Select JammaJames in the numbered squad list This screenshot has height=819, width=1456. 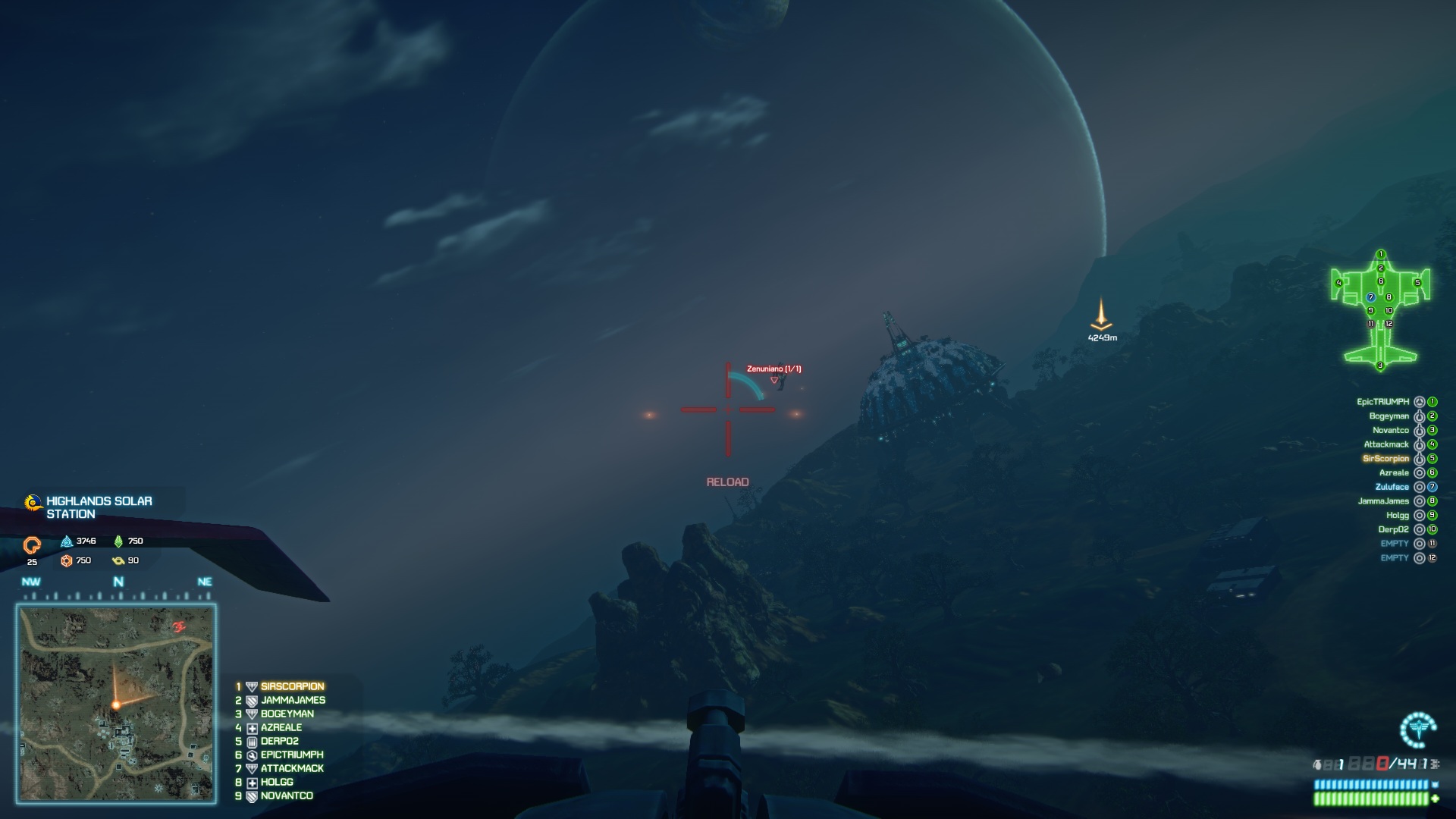tap(293, 700)
